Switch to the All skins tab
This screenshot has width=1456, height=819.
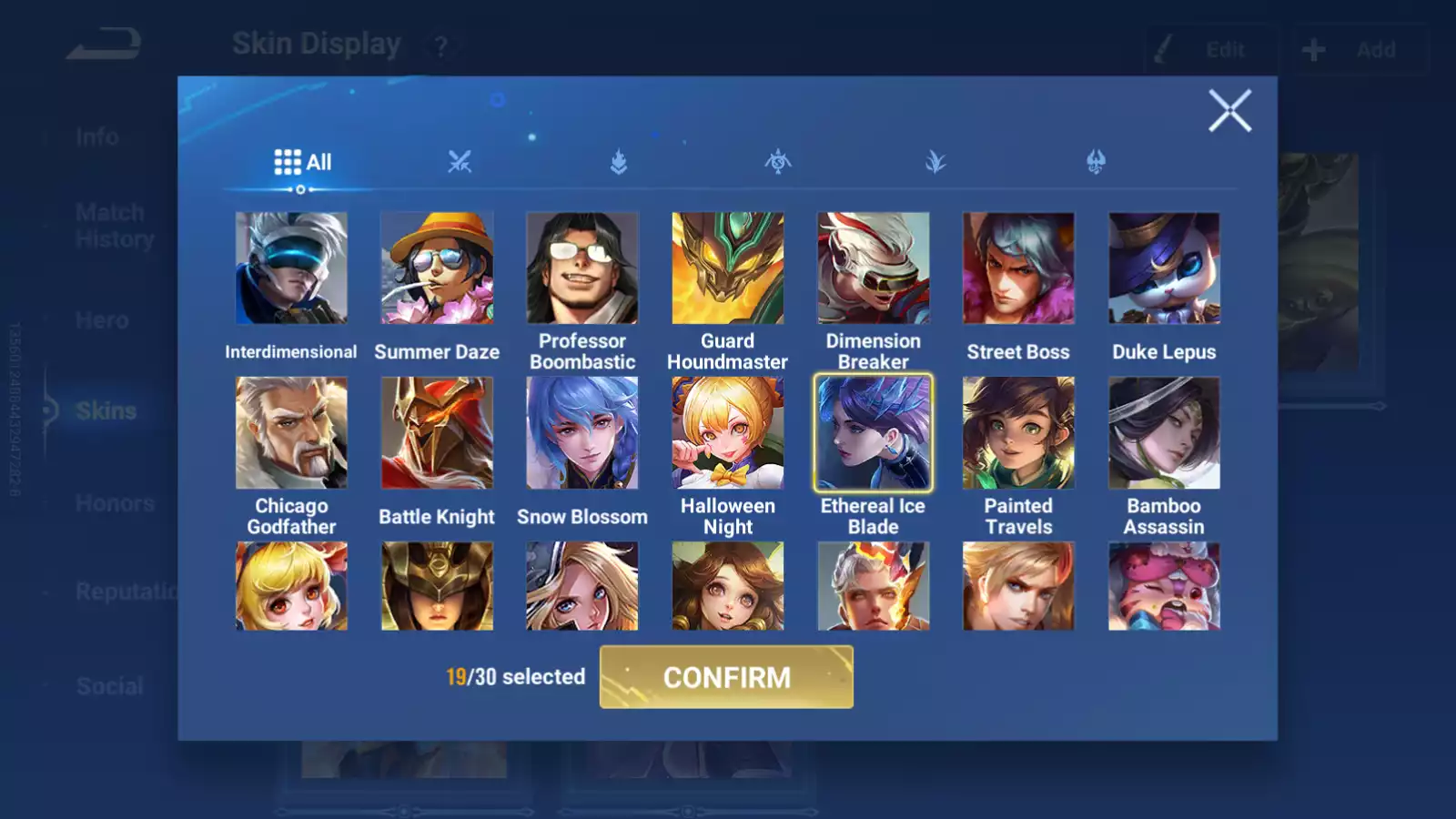(x=303, y=162)
